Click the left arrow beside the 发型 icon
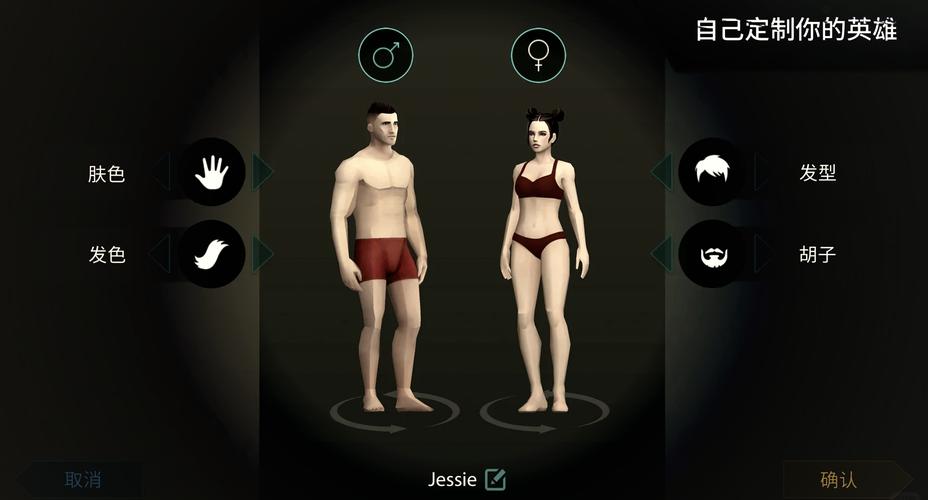928x500 pixels. (x=661, y=172)
